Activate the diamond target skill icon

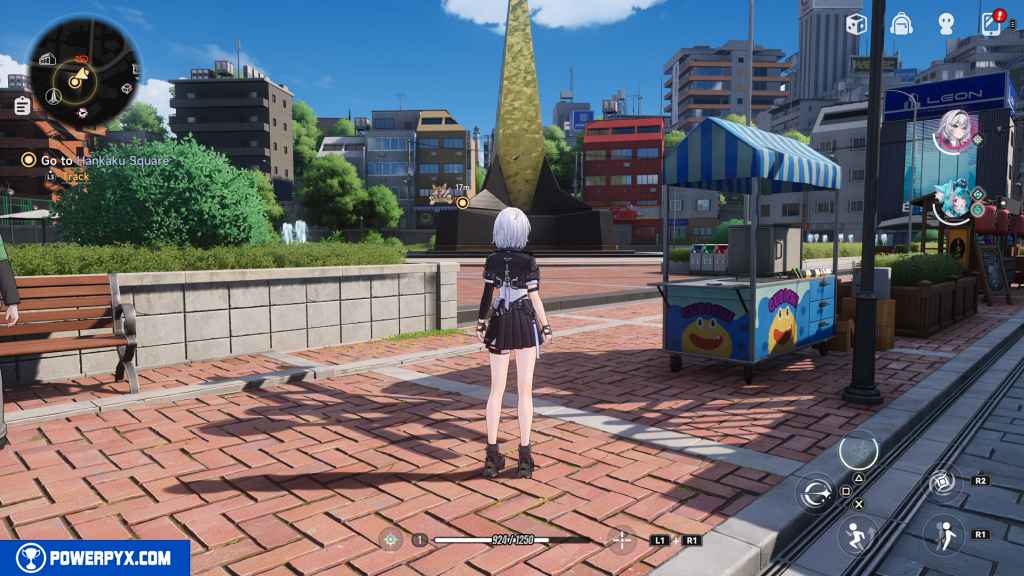[942, 484]
